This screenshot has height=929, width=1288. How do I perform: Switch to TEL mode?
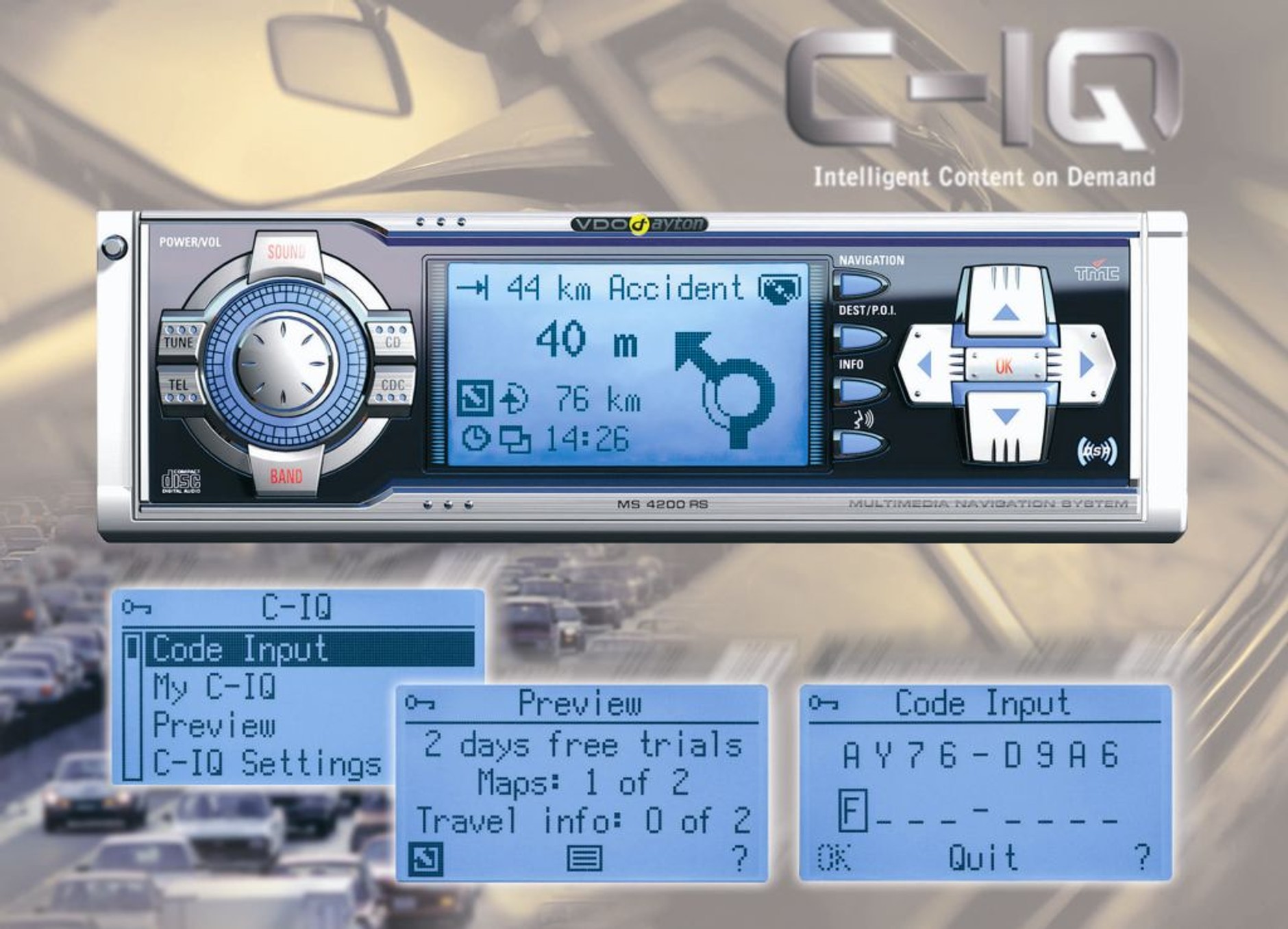point(179,388)
